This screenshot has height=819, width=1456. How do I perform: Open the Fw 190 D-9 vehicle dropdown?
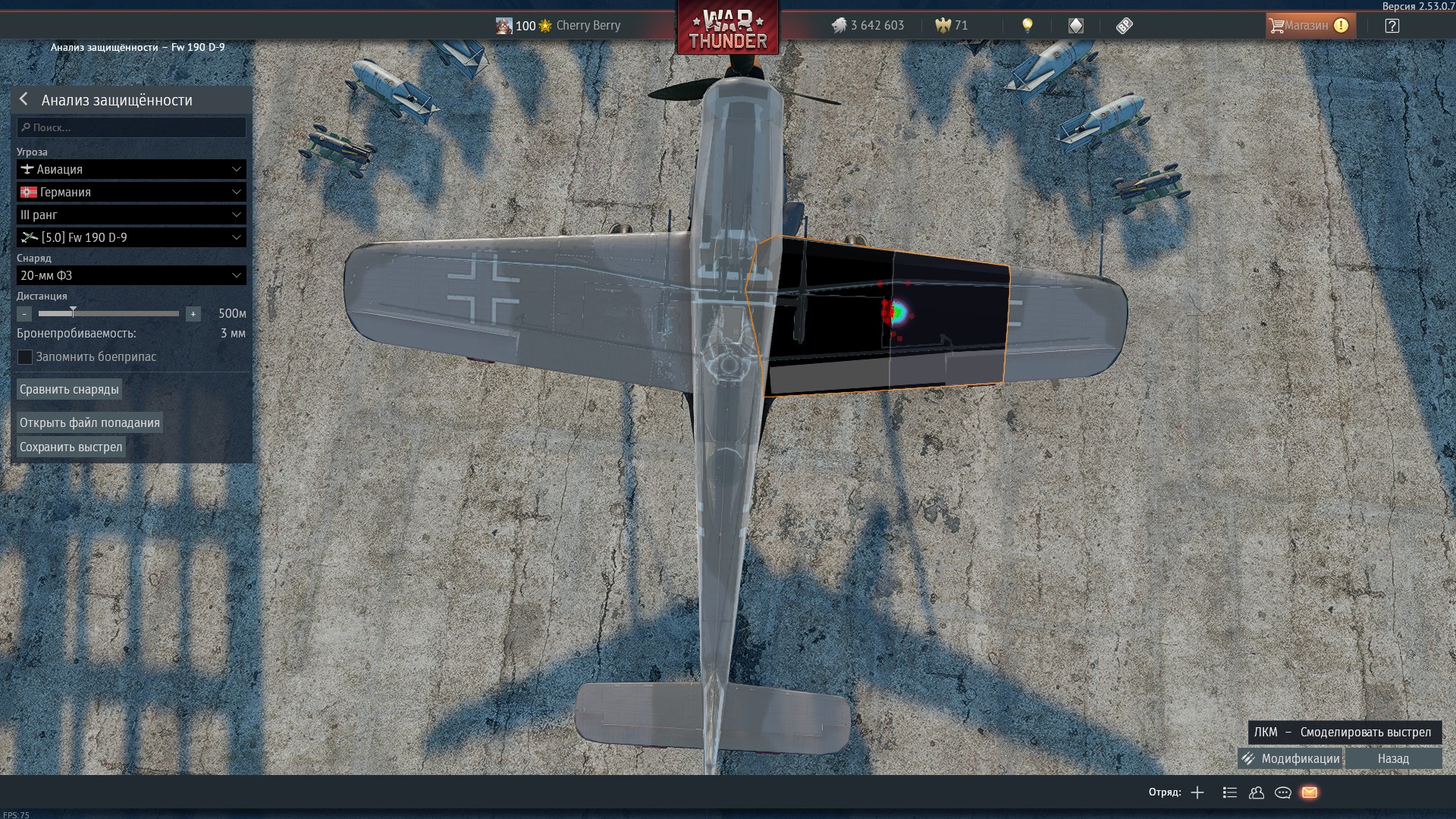tap(132, 237)
